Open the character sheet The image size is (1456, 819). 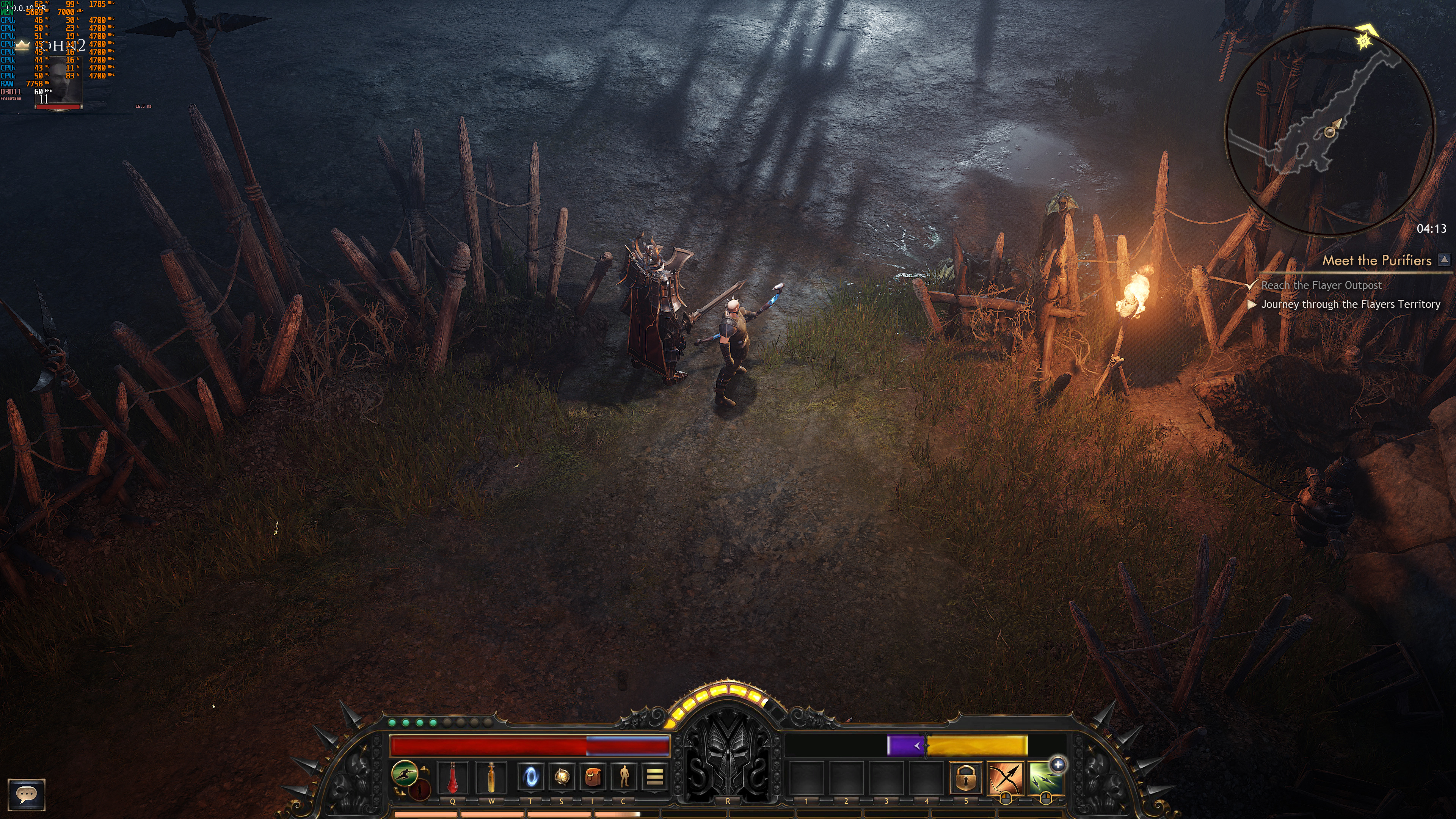pos(623,777)
